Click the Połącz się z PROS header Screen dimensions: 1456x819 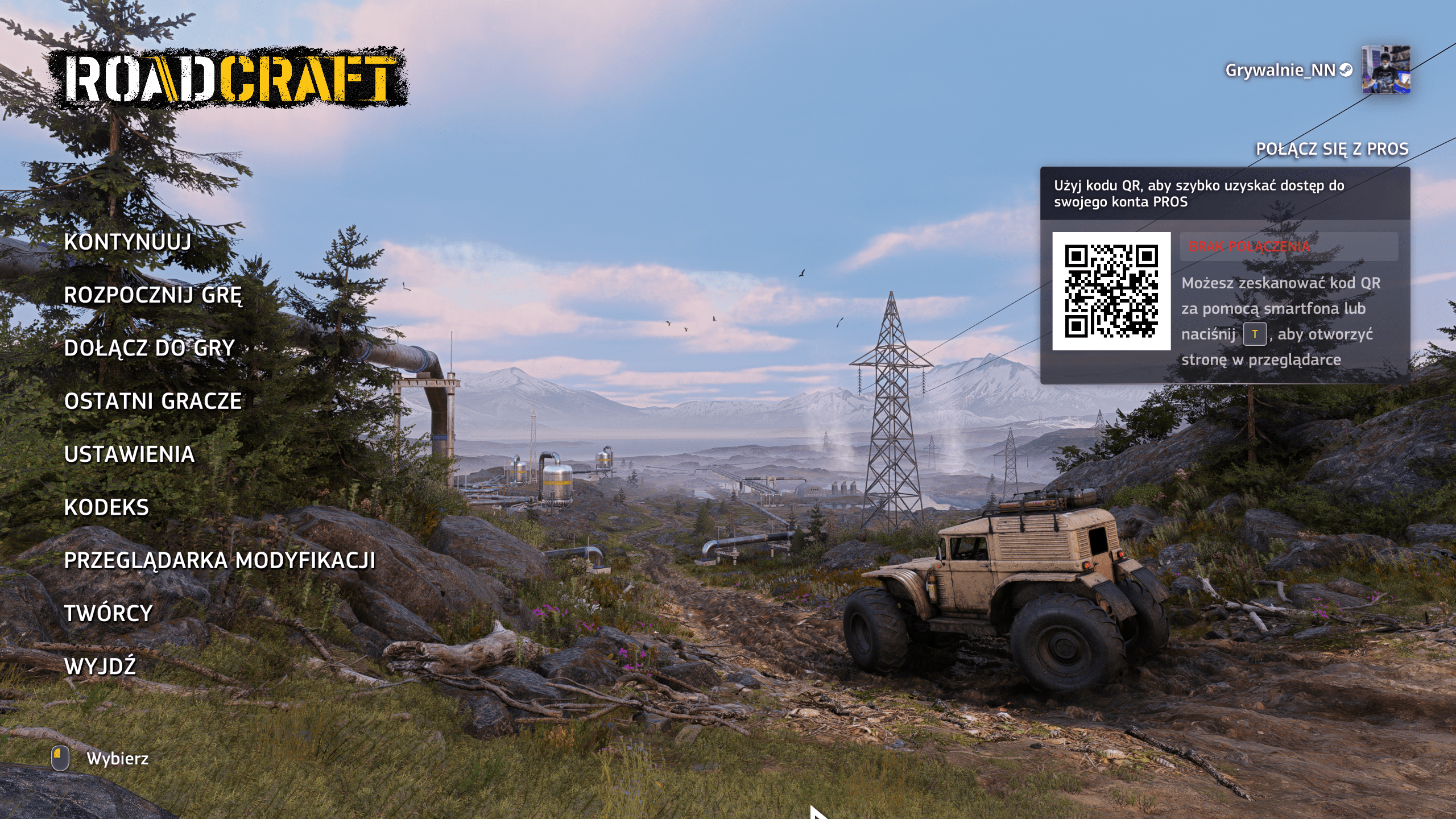[x=1332, y=149]
